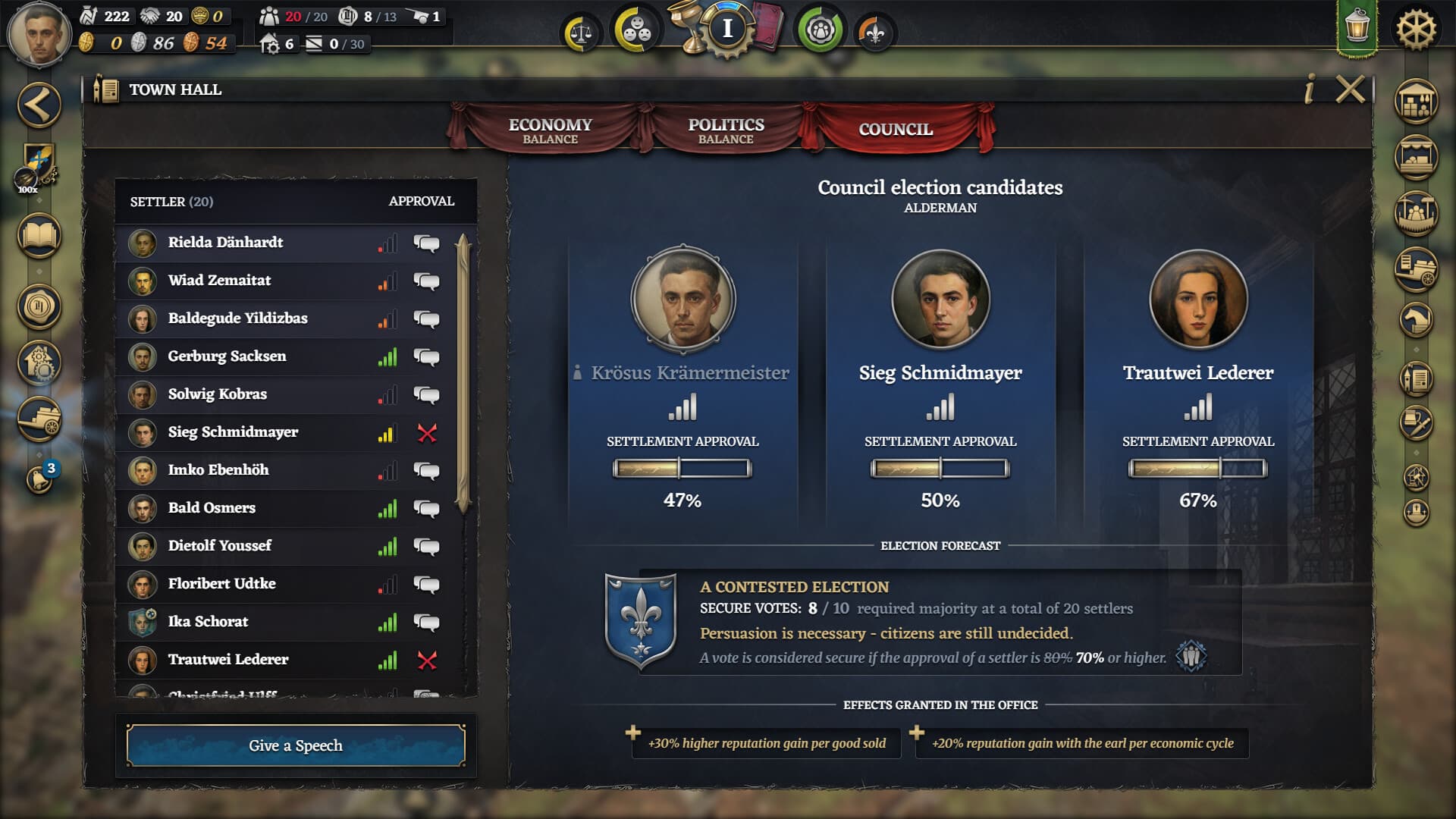Switch to the Economy Balance tab
The height and width of the screenshot is (819, 1456).
click(551, 130)
